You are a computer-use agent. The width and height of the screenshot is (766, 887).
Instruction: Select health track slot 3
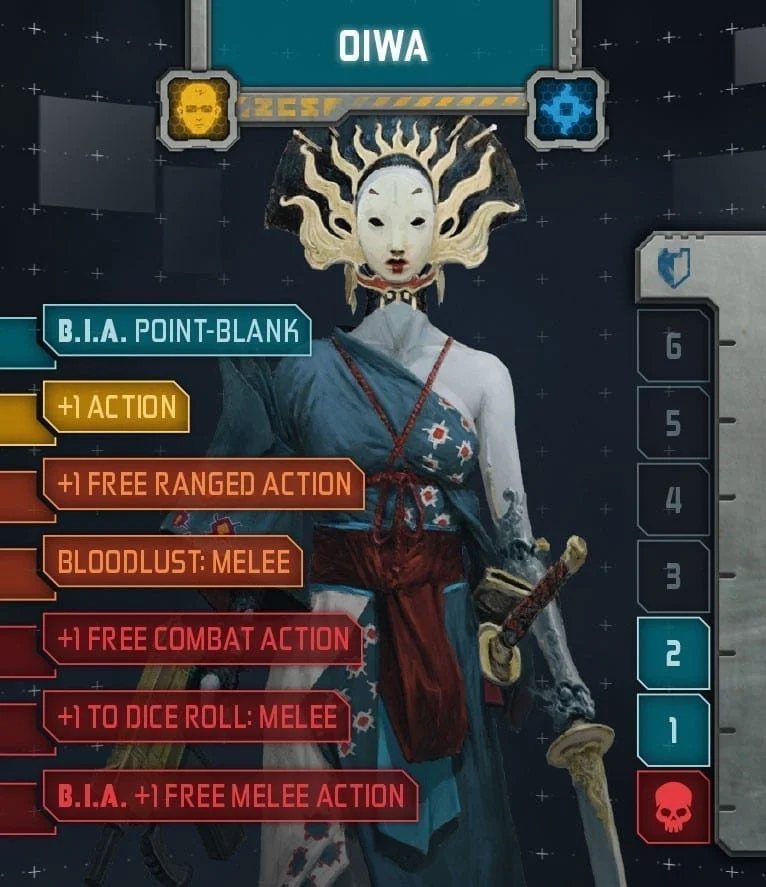673,576
